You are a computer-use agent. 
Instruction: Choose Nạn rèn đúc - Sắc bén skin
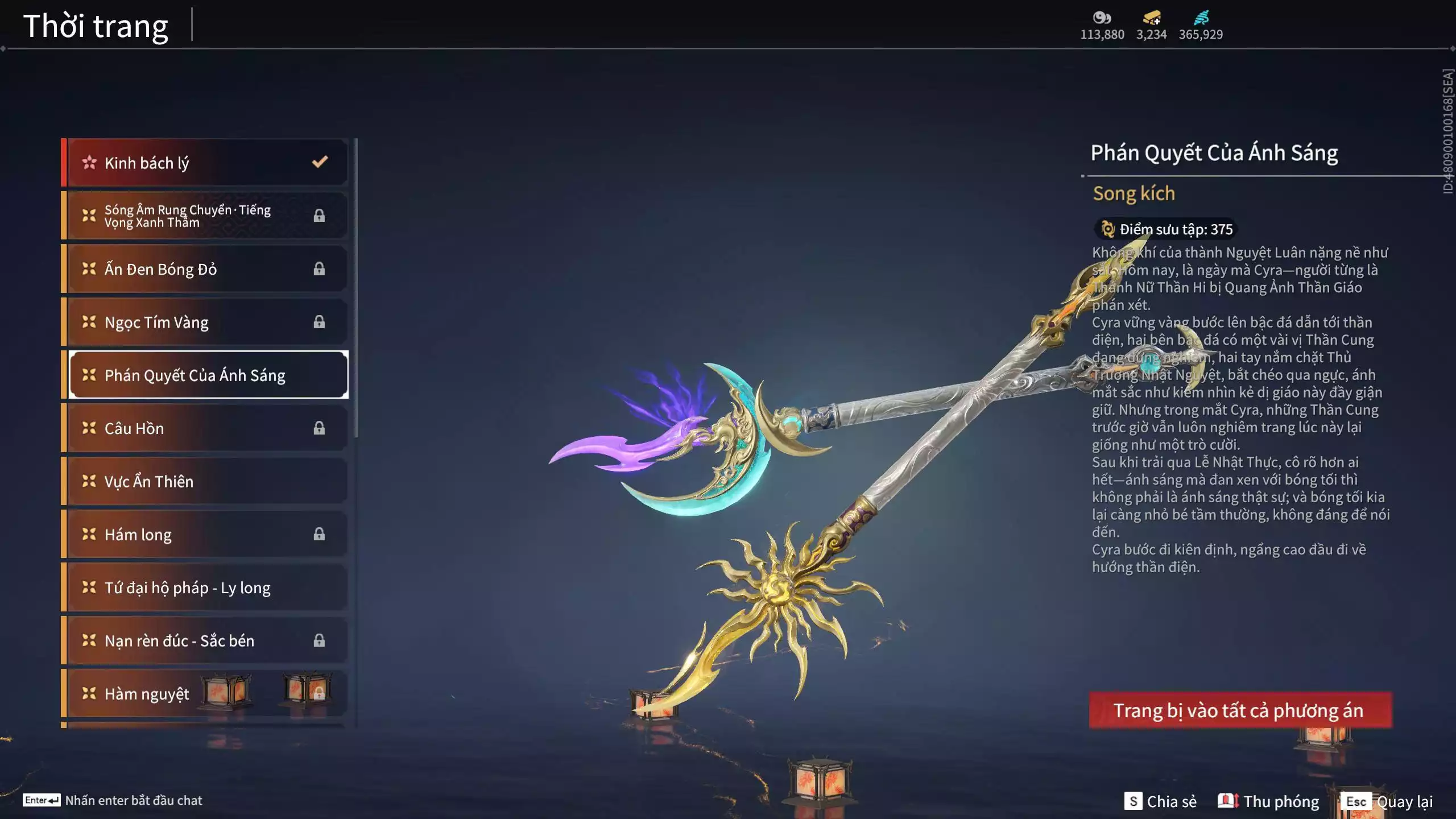tap(205, 640)
